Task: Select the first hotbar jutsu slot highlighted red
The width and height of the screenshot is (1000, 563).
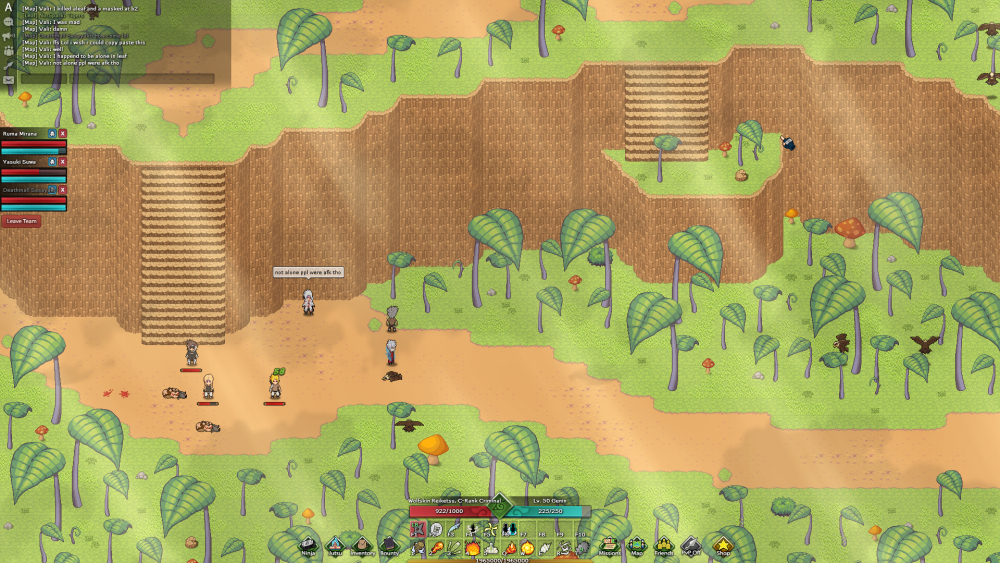Action: coord(418,528)
